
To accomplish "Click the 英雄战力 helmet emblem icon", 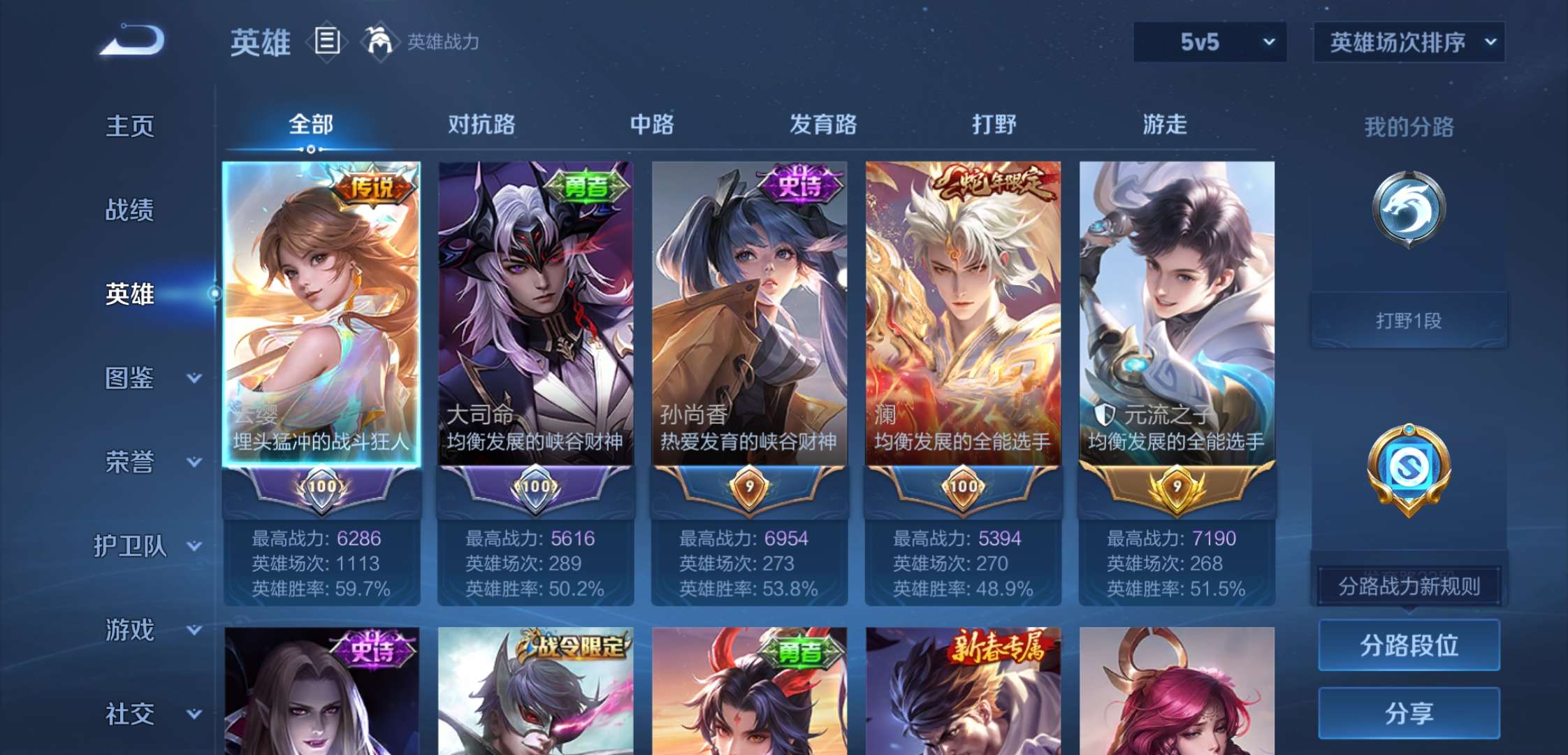I will pos(378,42).
